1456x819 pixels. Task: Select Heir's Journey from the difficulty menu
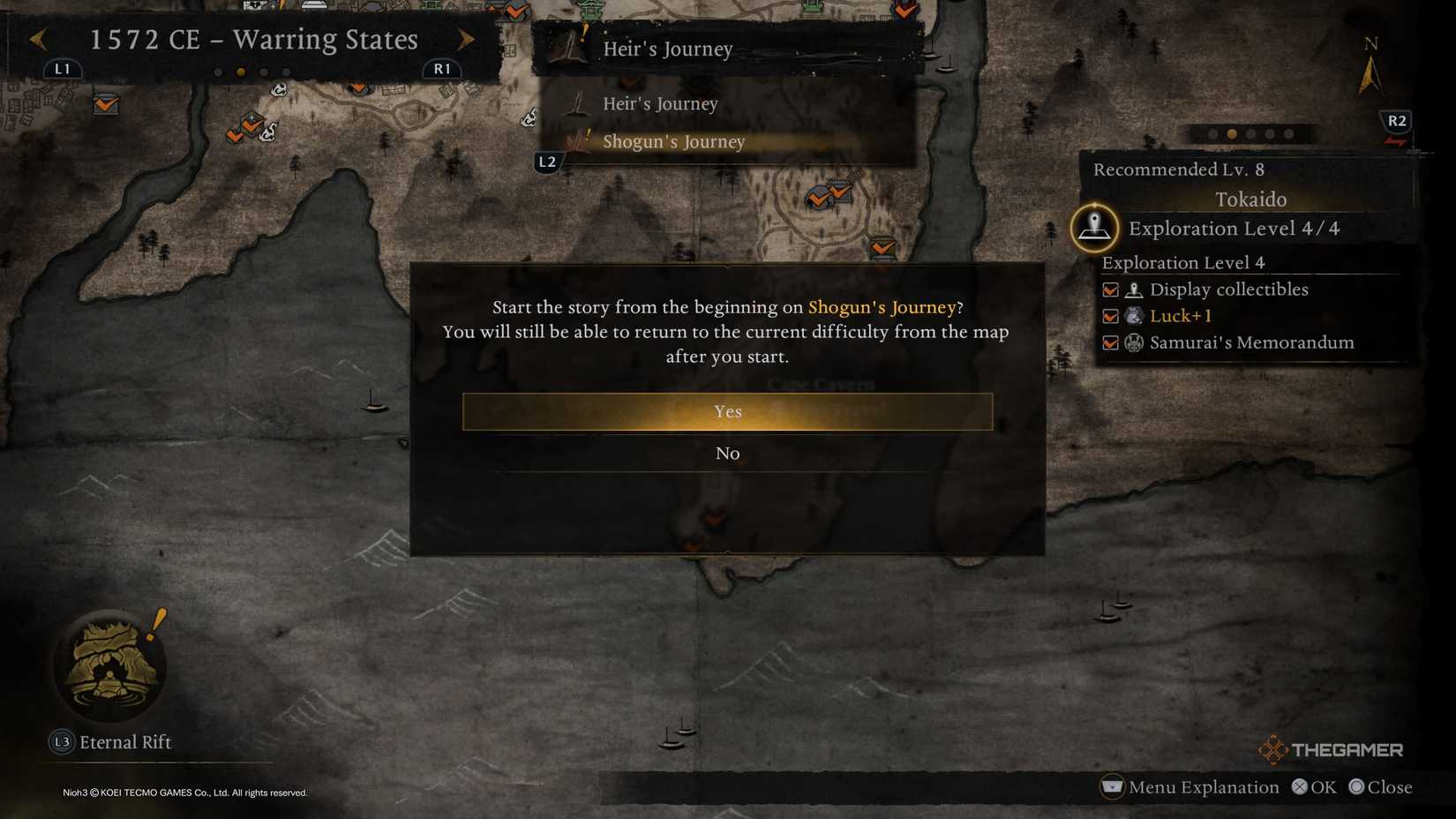[660, 103]
